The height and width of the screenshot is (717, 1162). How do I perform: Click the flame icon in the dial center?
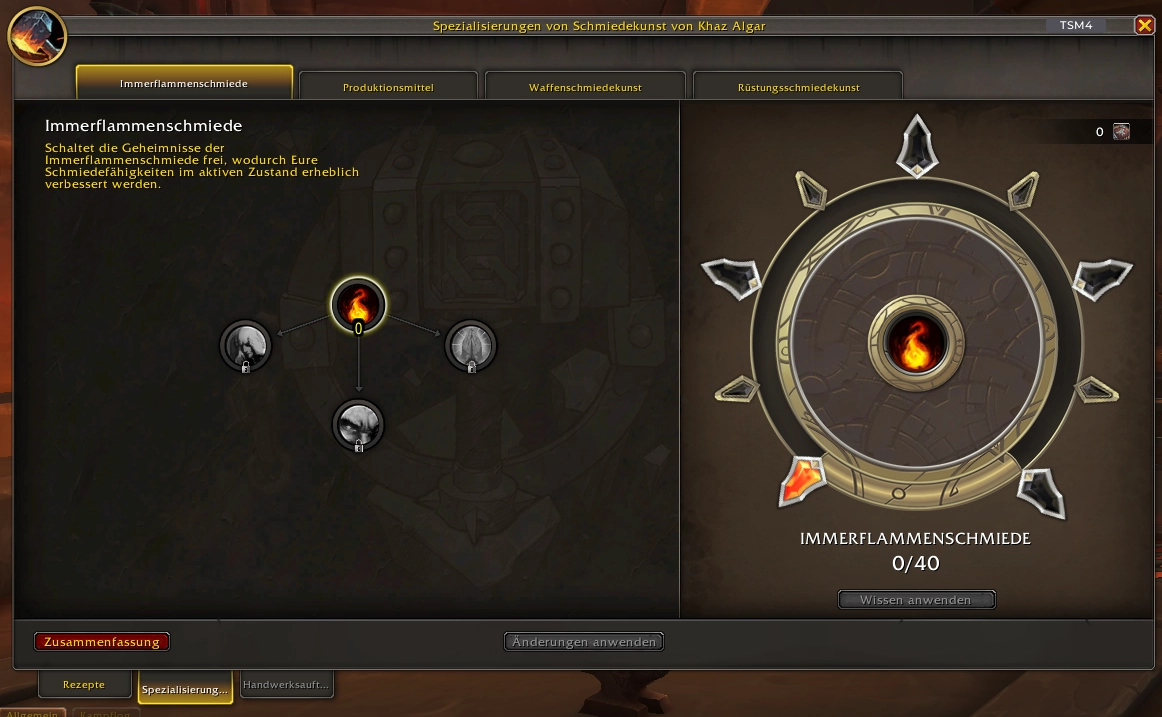916,343
